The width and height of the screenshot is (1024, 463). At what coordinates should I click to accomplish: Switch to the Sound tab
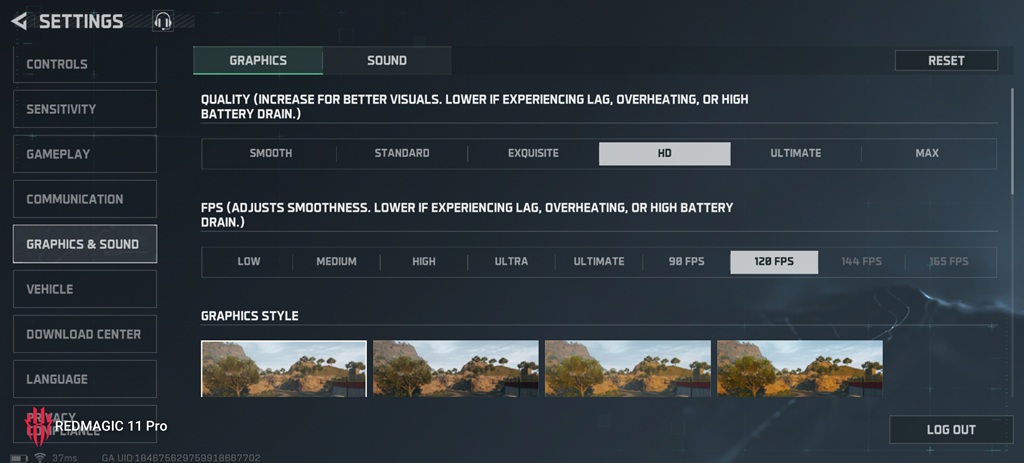(x=387, y=60)
